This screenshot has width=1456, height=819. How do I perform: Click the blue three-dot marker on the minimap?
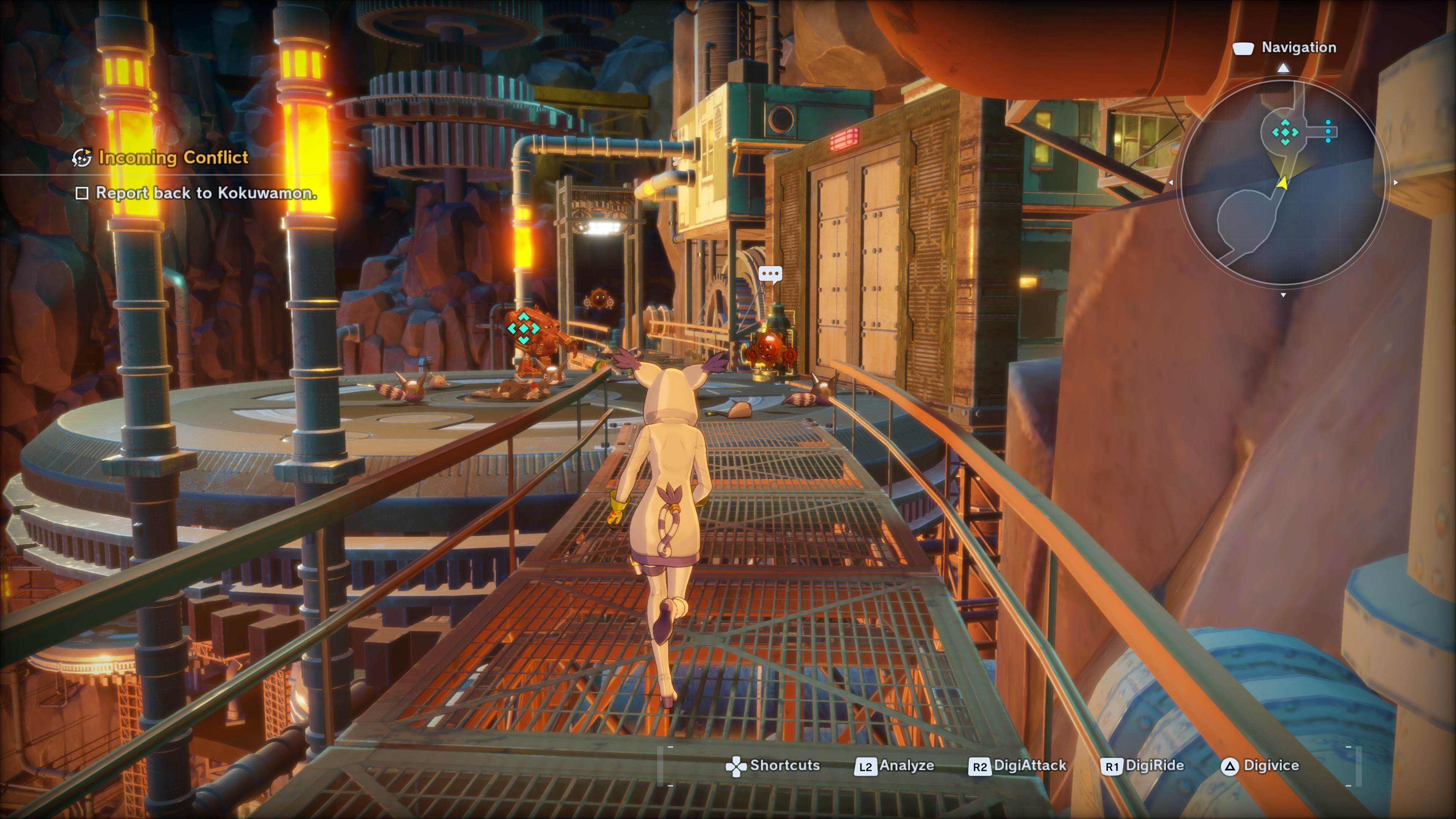pyautogui.click(x=1328, y=132)
